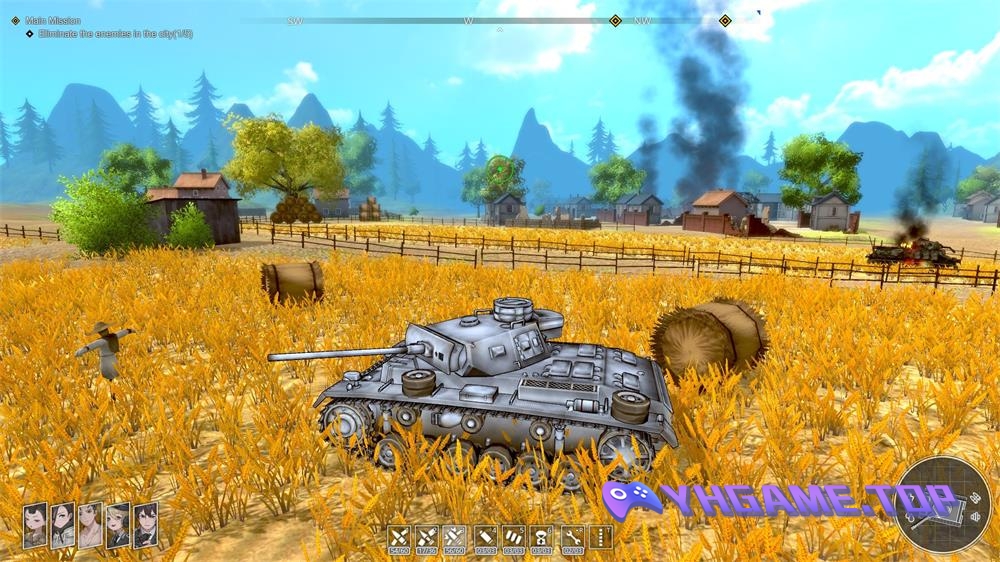This screenshot has width=1000, height=562.
Task: Switch to ammo slot numbered 2
Action: tap(427, 537)
